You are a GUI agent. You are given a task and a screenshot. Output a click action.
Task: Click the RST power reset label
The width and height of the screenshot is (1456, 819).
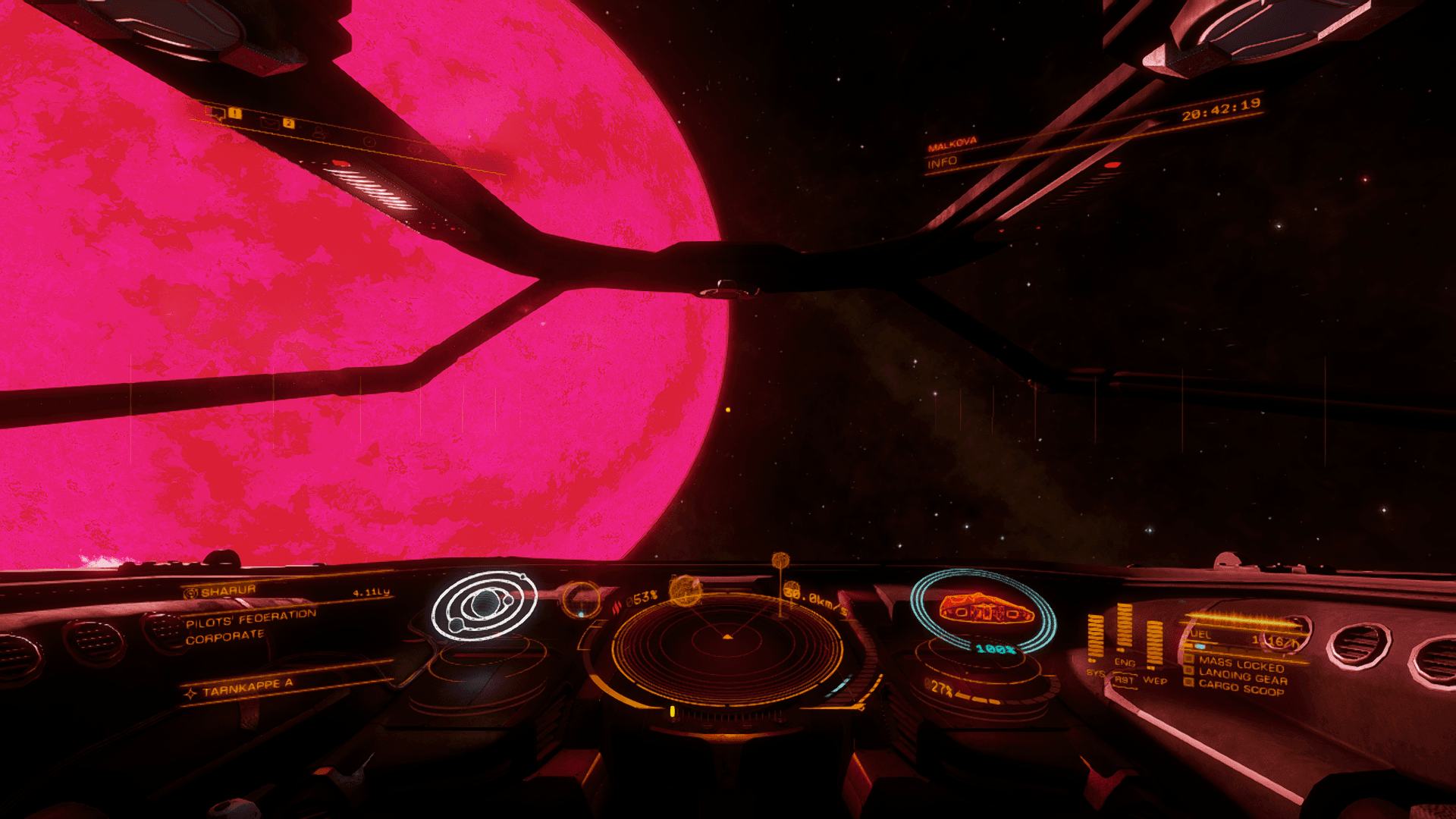[x=1124, y=680]
